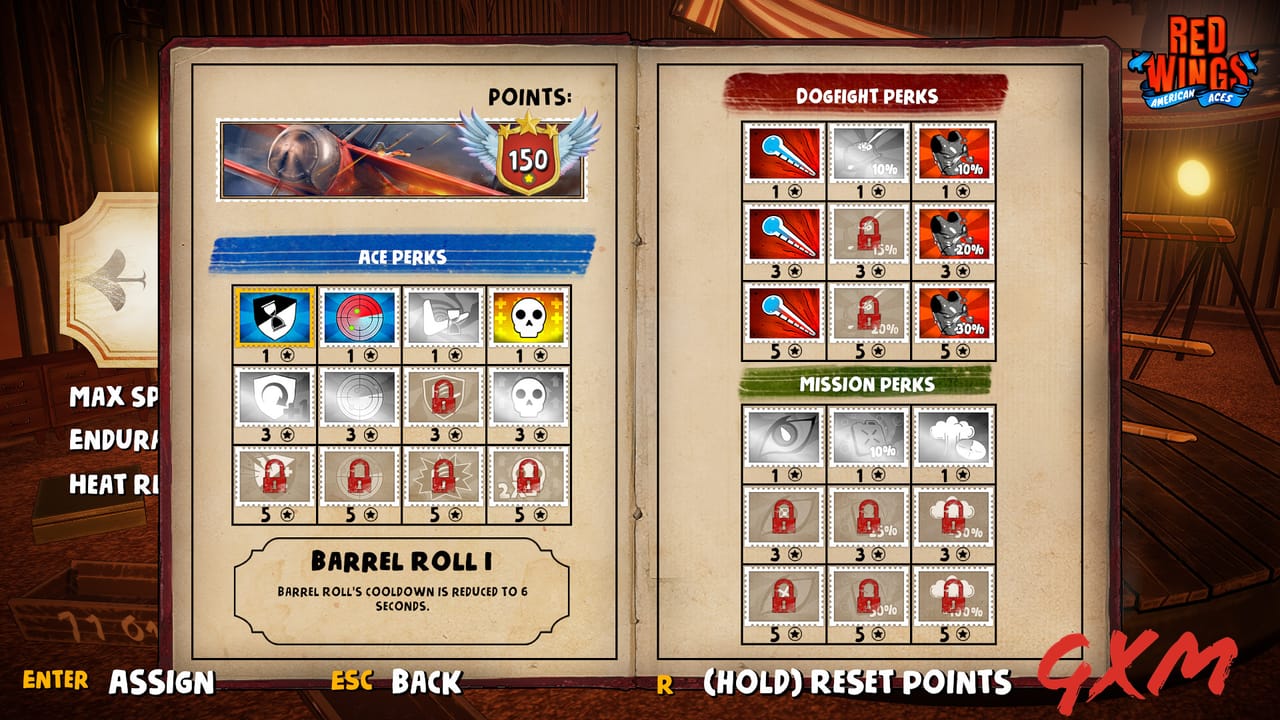Click the -20% armor Dogfight perk
The width and height of the screenshot is (1280, 720).
(950, 235)
